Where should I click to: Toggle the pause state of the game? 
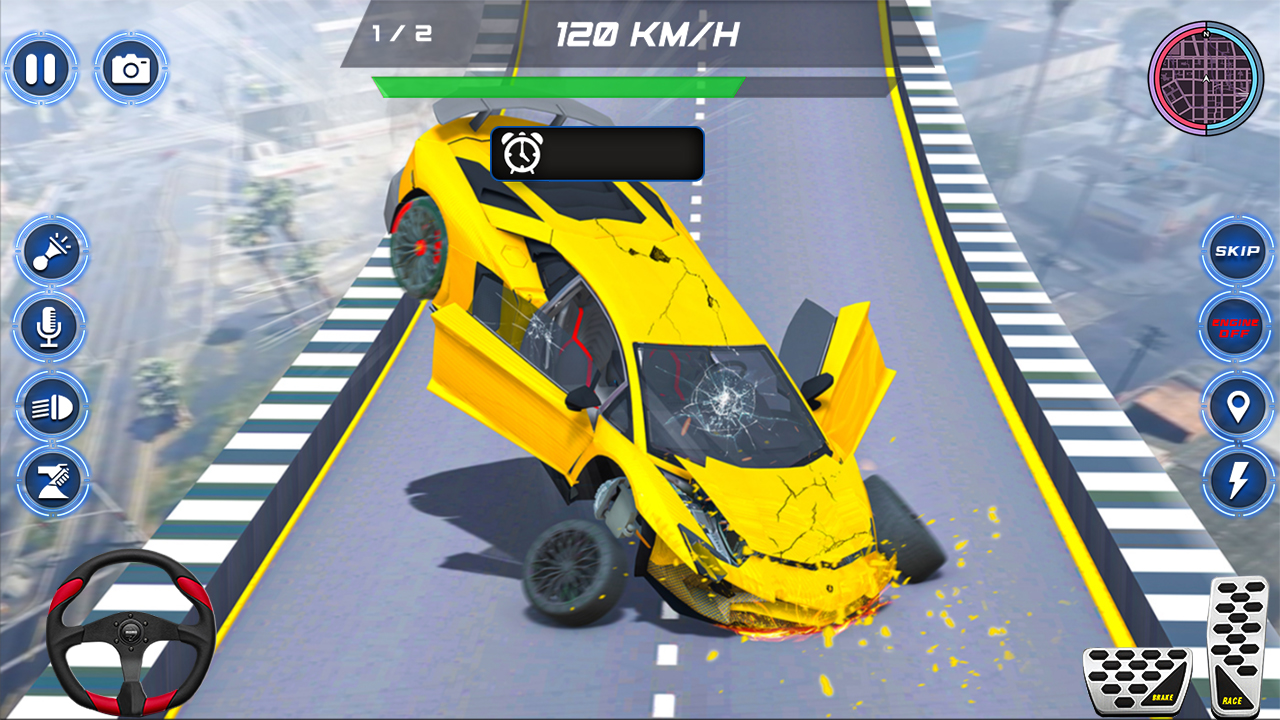tap(41, 67)
